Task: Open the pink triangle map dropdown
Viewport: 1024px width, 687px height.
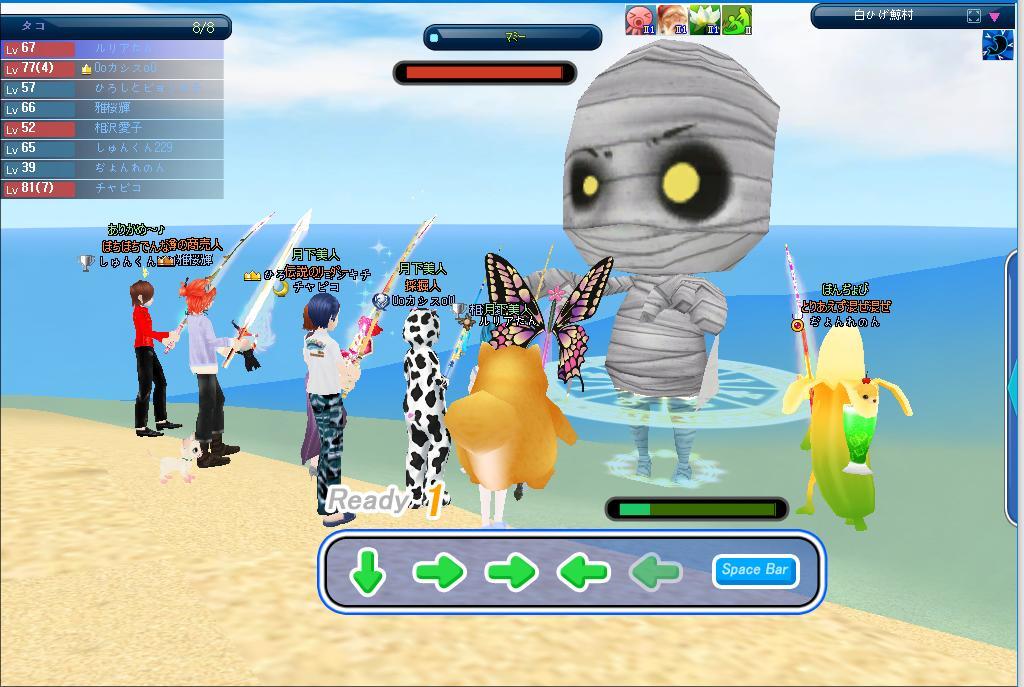Action: pos(994,16)
